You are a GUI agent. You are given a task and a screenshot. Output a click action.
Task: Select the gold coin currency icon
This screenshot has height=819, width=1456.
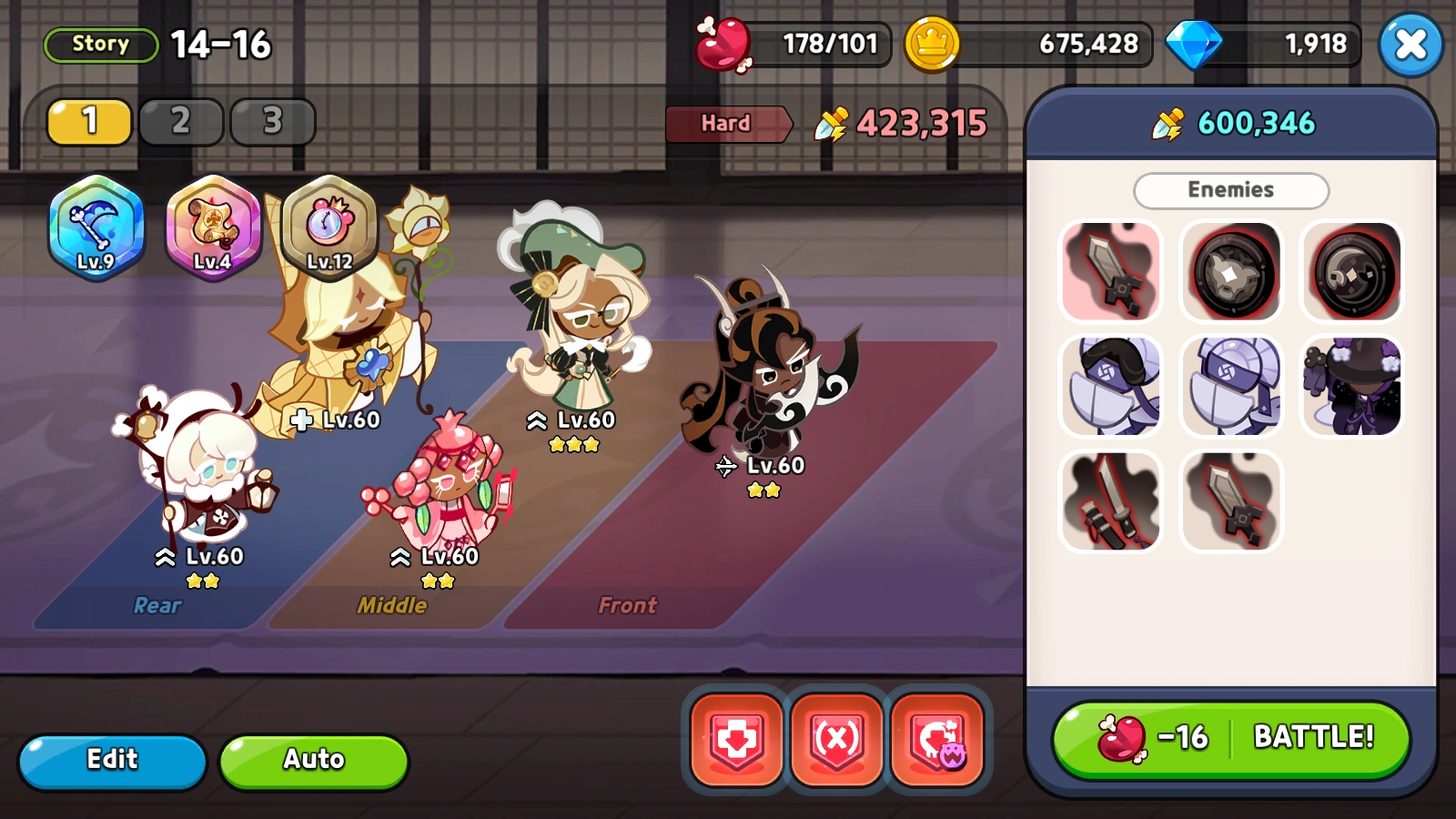930,44
